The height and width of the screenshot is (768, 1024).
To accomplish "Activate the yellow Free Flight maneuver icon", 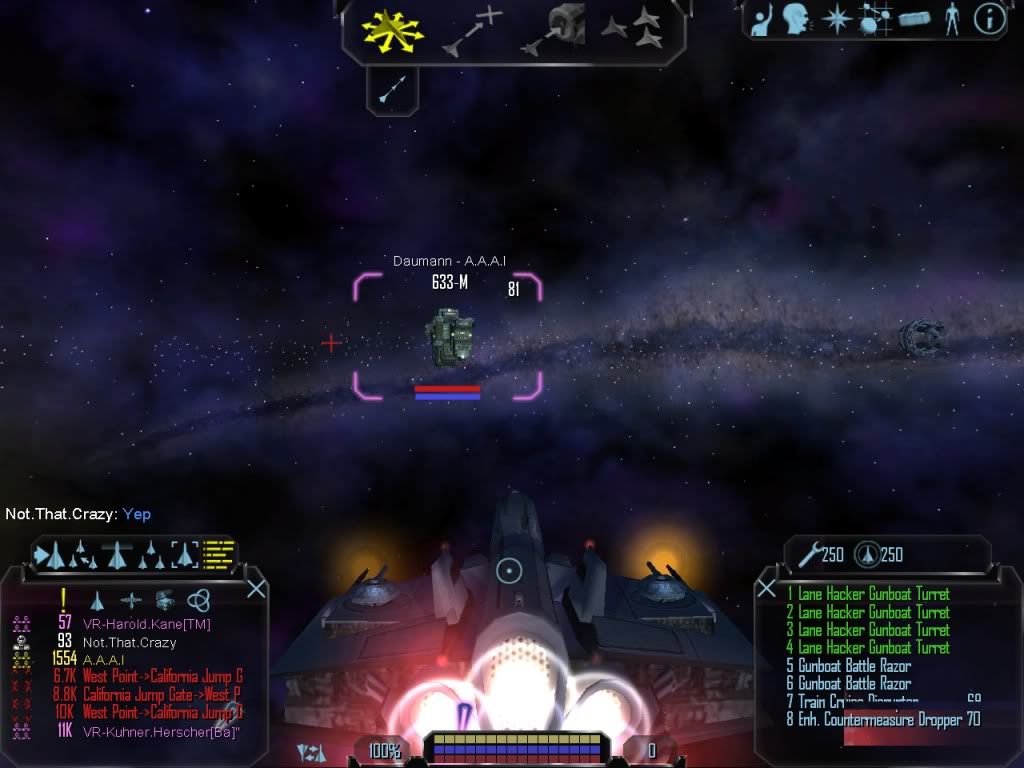I will tap(391, 32).
